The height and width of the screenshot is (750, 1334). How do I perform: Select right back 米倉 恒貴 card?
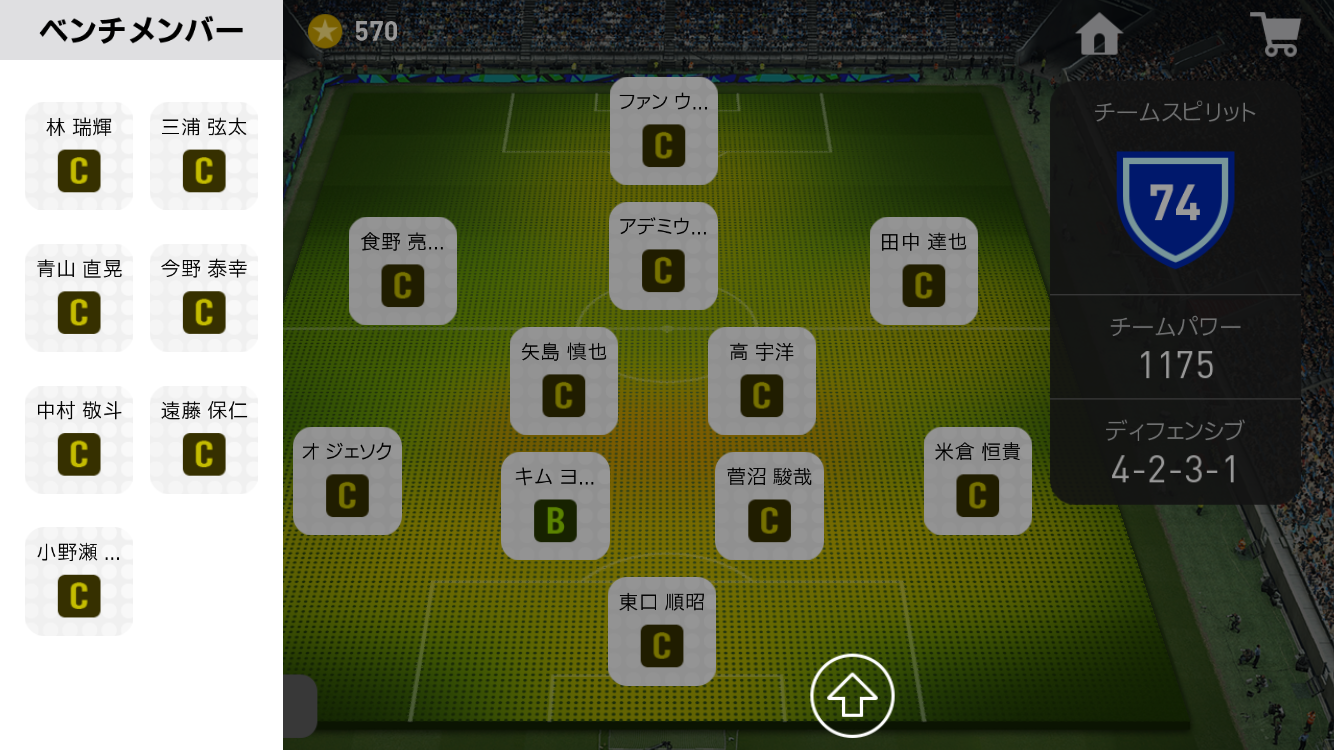[x=977, y=481]
